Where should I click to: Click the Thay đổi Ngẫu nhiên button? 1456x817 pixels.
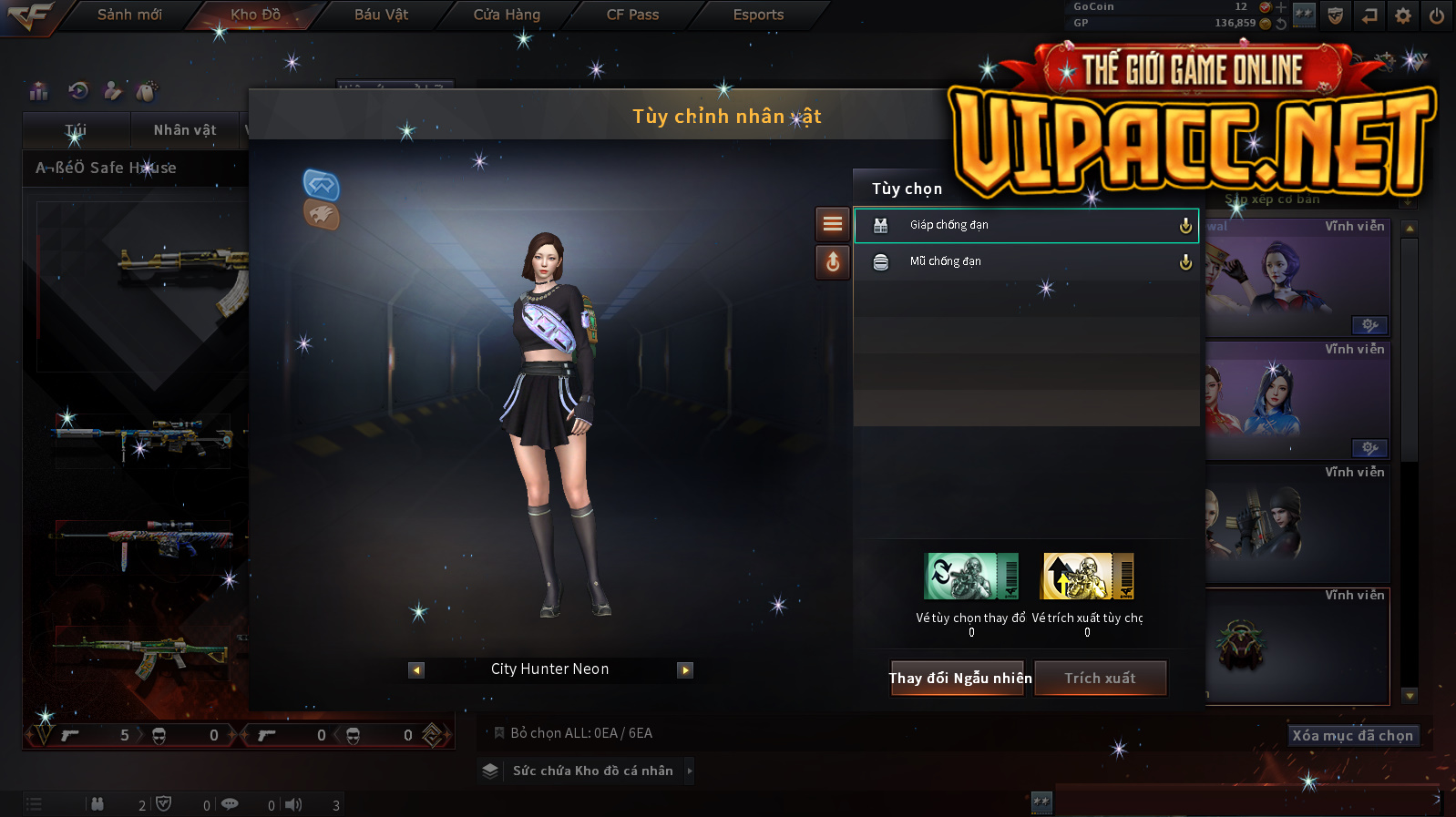tap(959, 678)
